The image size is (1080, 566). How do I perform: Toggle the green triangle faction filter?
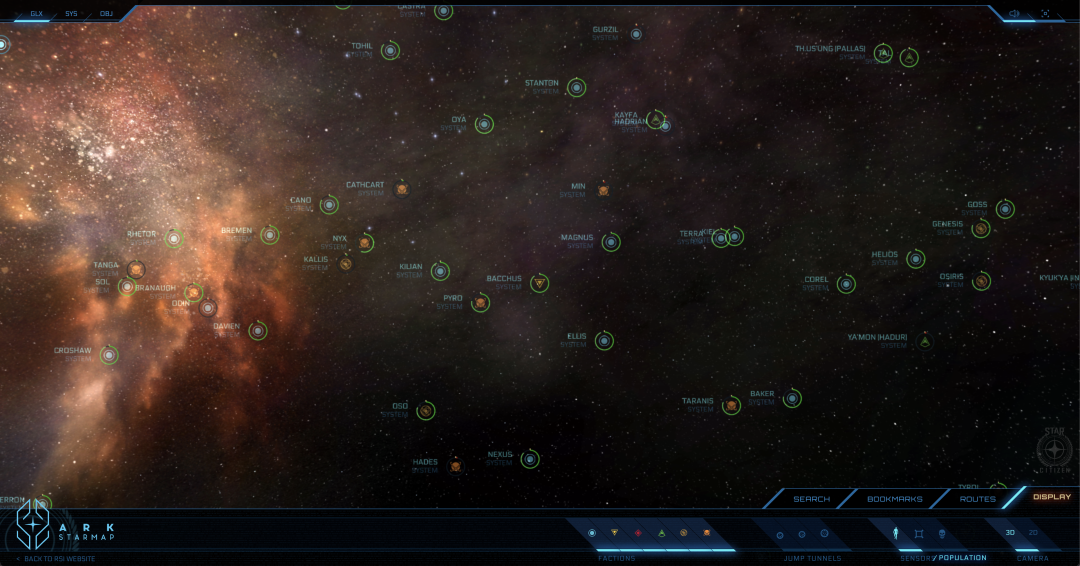tap(661, 533)
